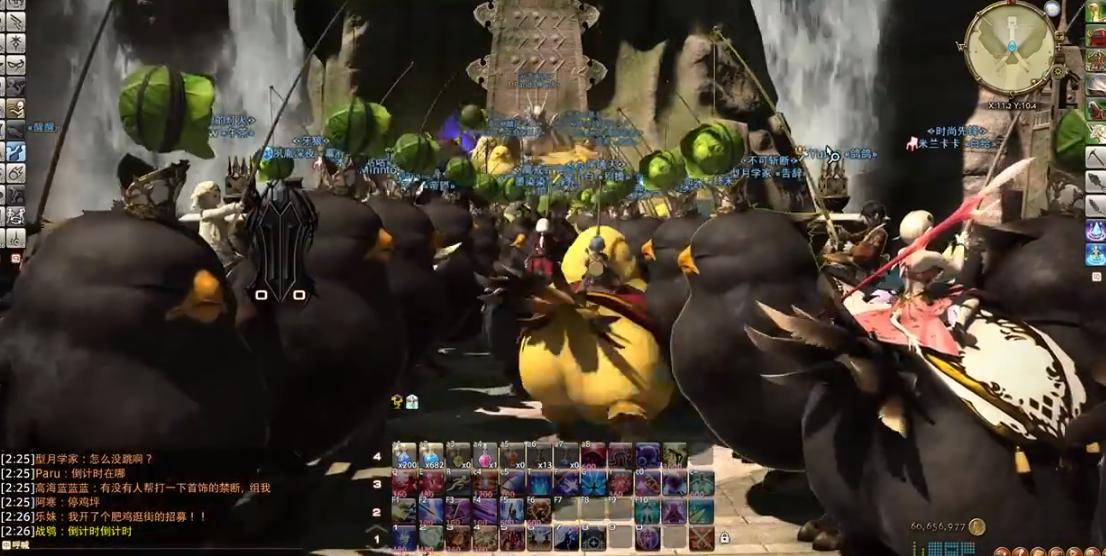Click the gil coin icon beside 60,656,977
This screenshot has height=556, width=1106.
pos(976,527)
